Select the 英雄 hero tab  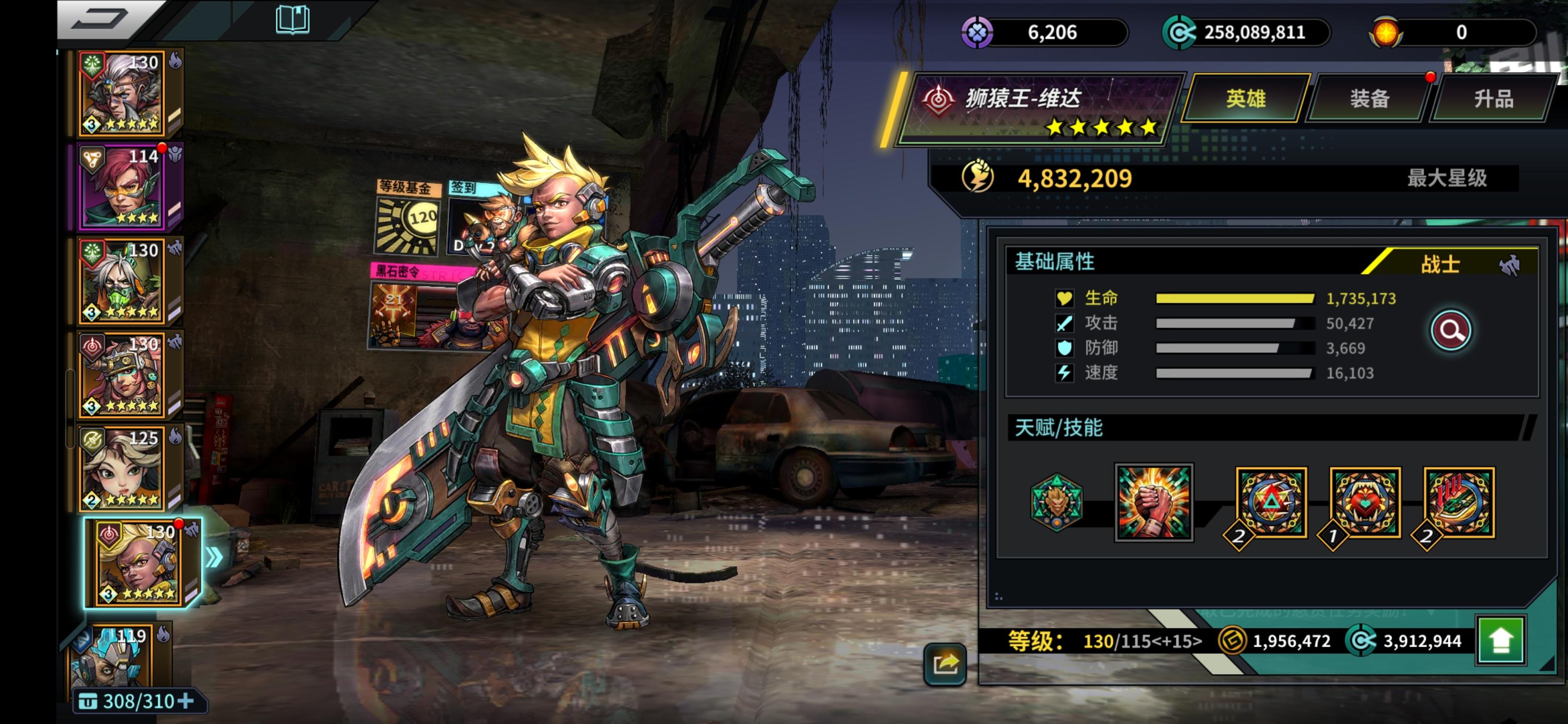pyautogui.click(x=1245, y=99)
